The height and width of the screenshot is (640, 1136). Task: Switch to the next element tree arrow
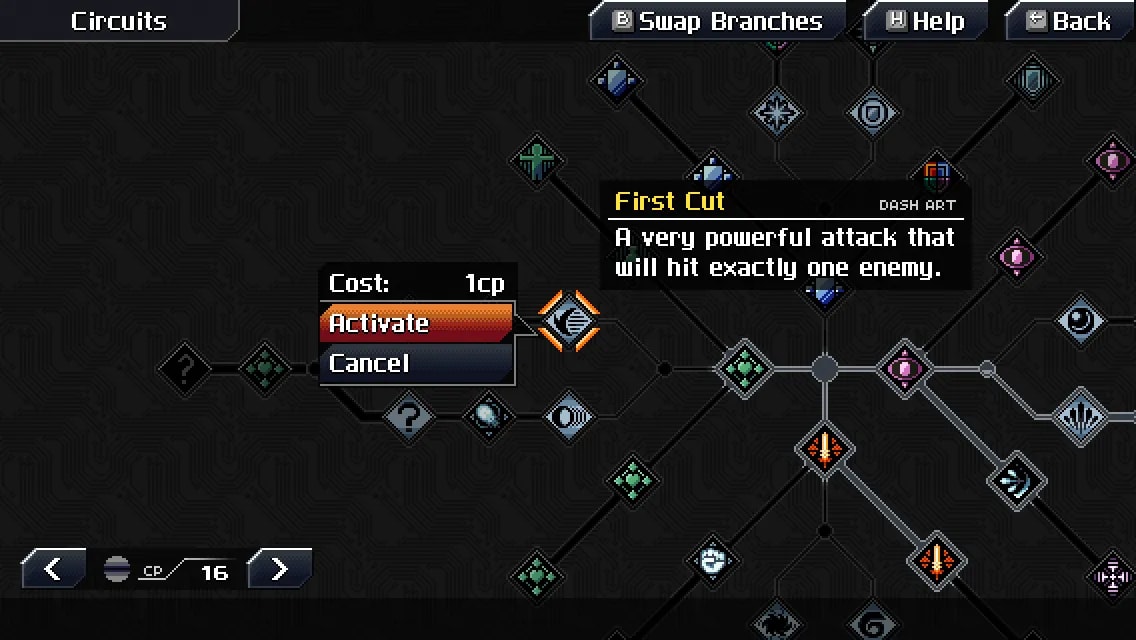click(x=279, y=570)
